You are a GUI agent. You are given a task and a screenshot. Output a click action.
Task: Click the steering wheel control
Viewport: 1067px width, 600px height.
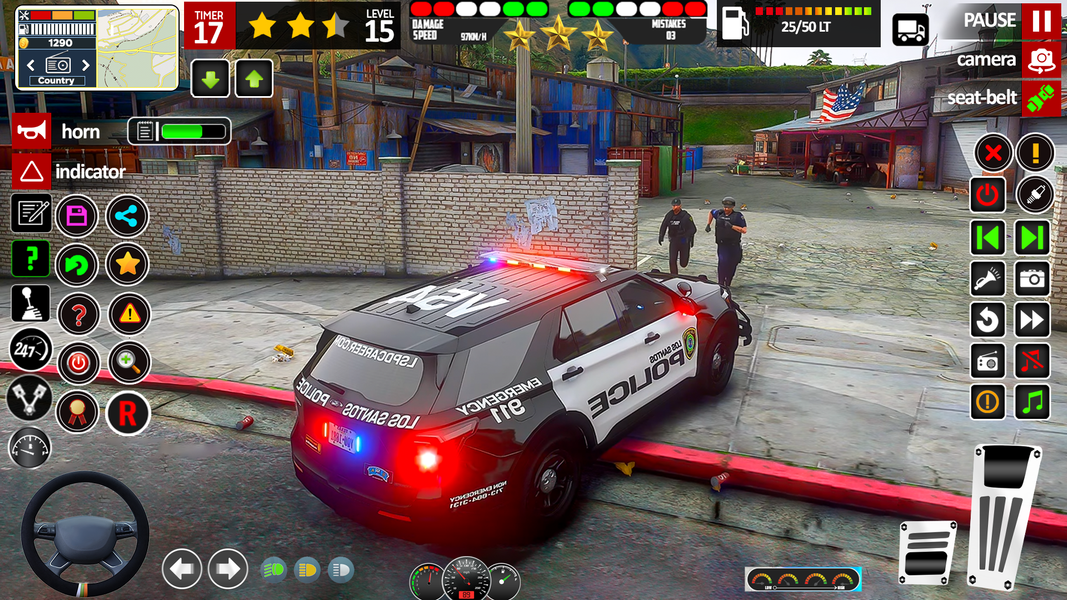[x=85, y=535]
